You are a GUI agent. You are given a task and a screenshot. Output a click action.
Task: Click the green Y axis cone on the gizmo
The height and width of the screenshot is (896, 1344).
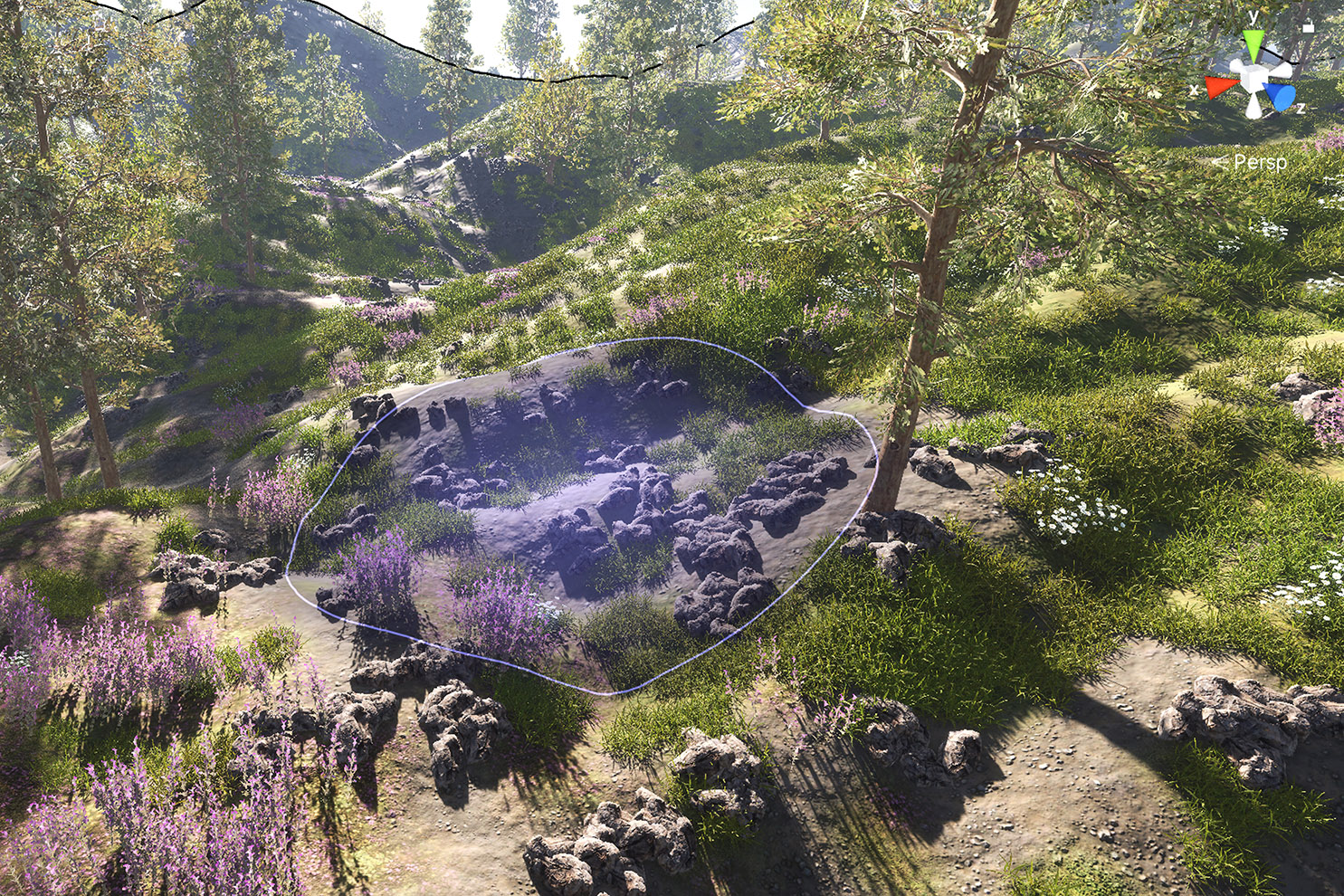(x=1253, y=43)
